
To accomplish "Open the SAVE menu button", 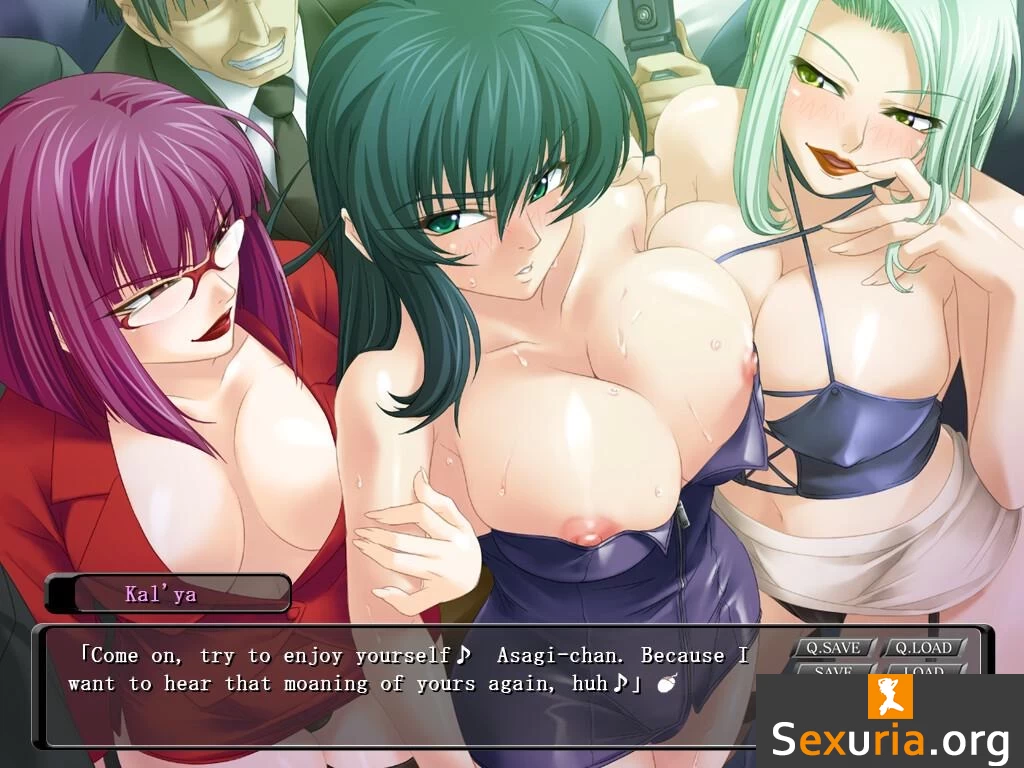I will [x=833, y=669].
